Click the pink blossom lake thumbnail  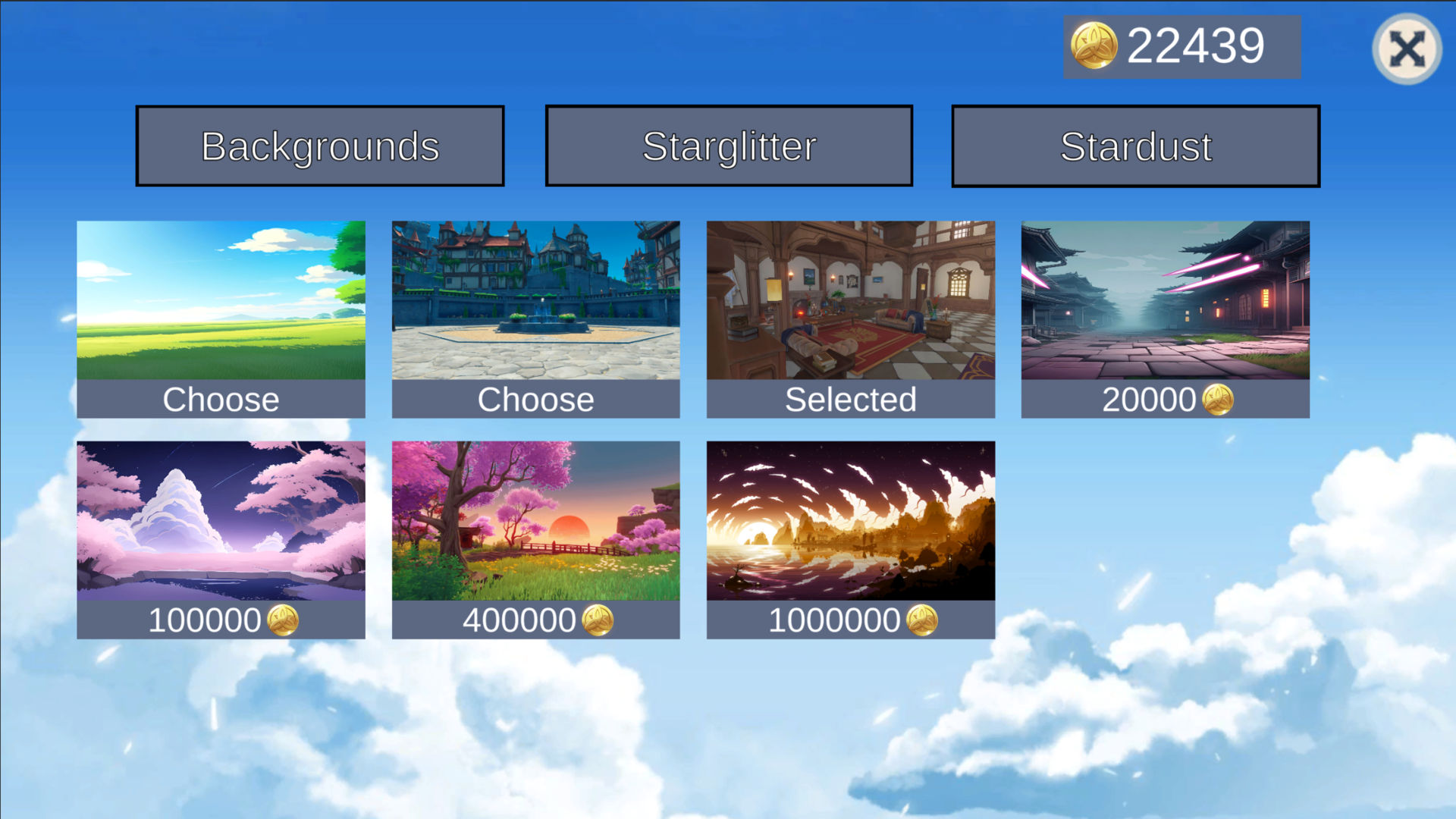click(x=221, y=519)
